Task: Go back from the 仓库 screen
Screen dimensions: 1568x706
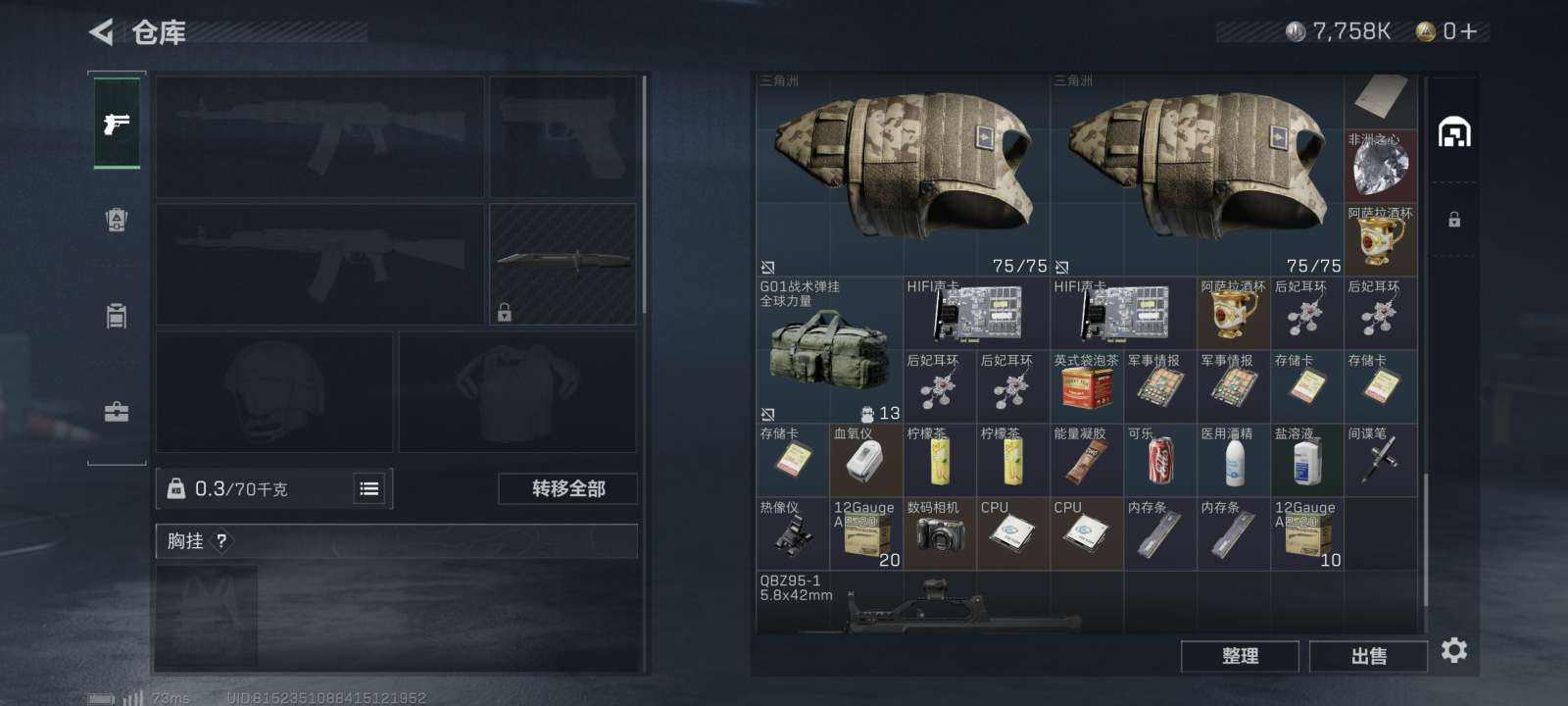Action: [x=102, y=32]
